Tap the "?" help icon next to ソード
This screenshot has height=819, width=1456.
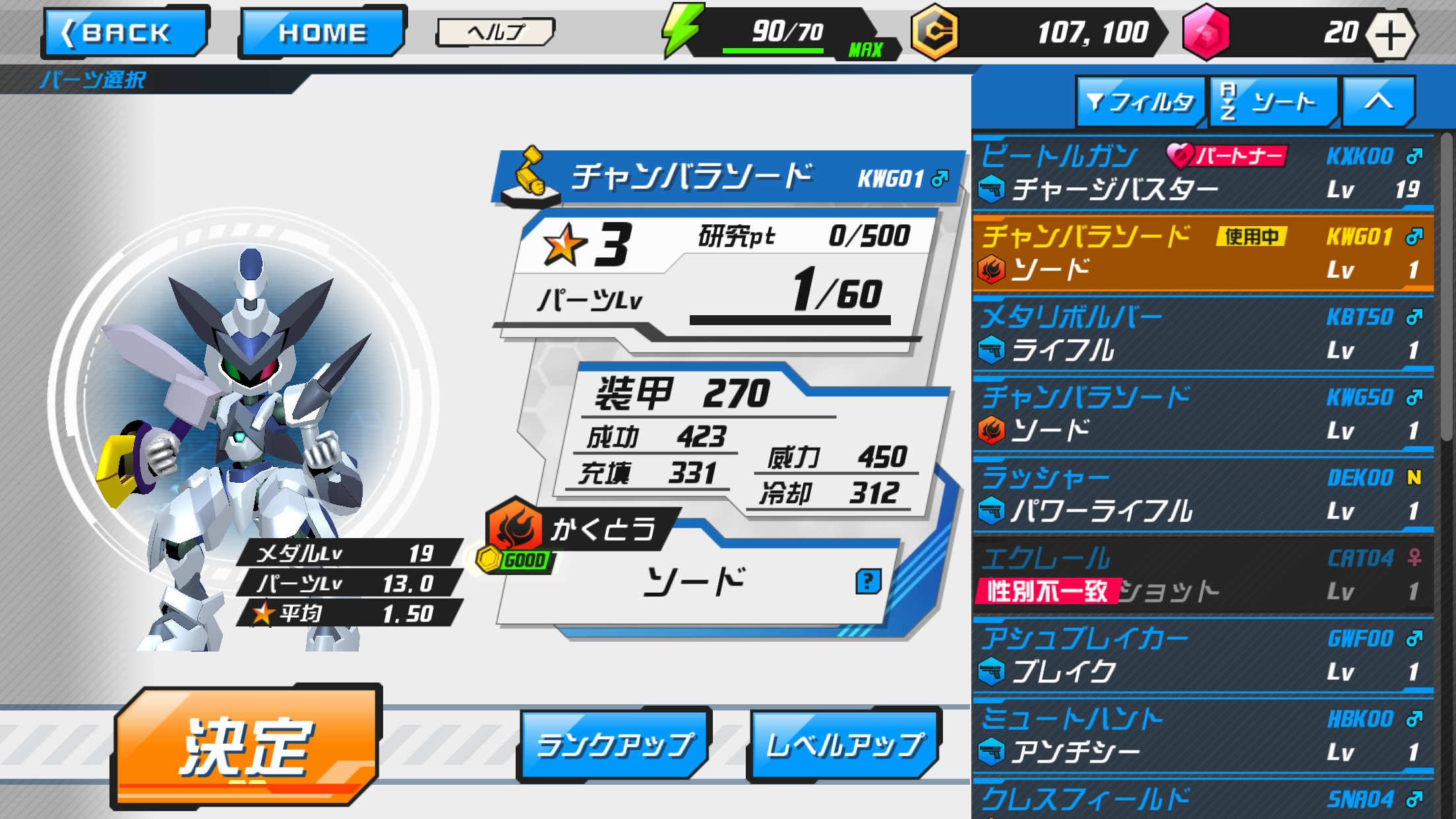click(869, 580)
